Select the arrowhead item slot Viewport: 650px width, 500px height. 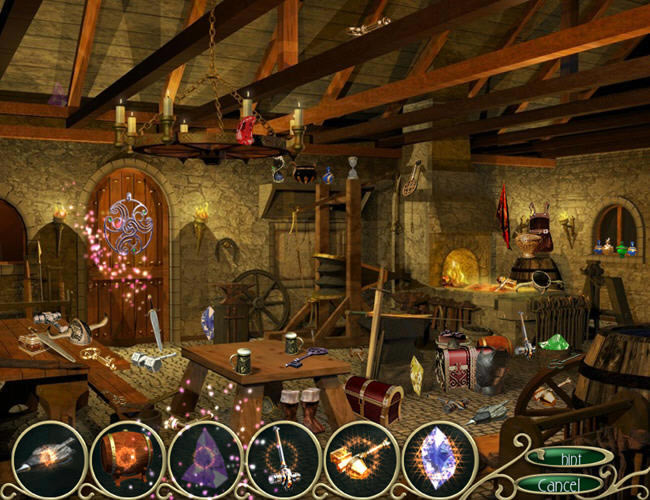48,459
